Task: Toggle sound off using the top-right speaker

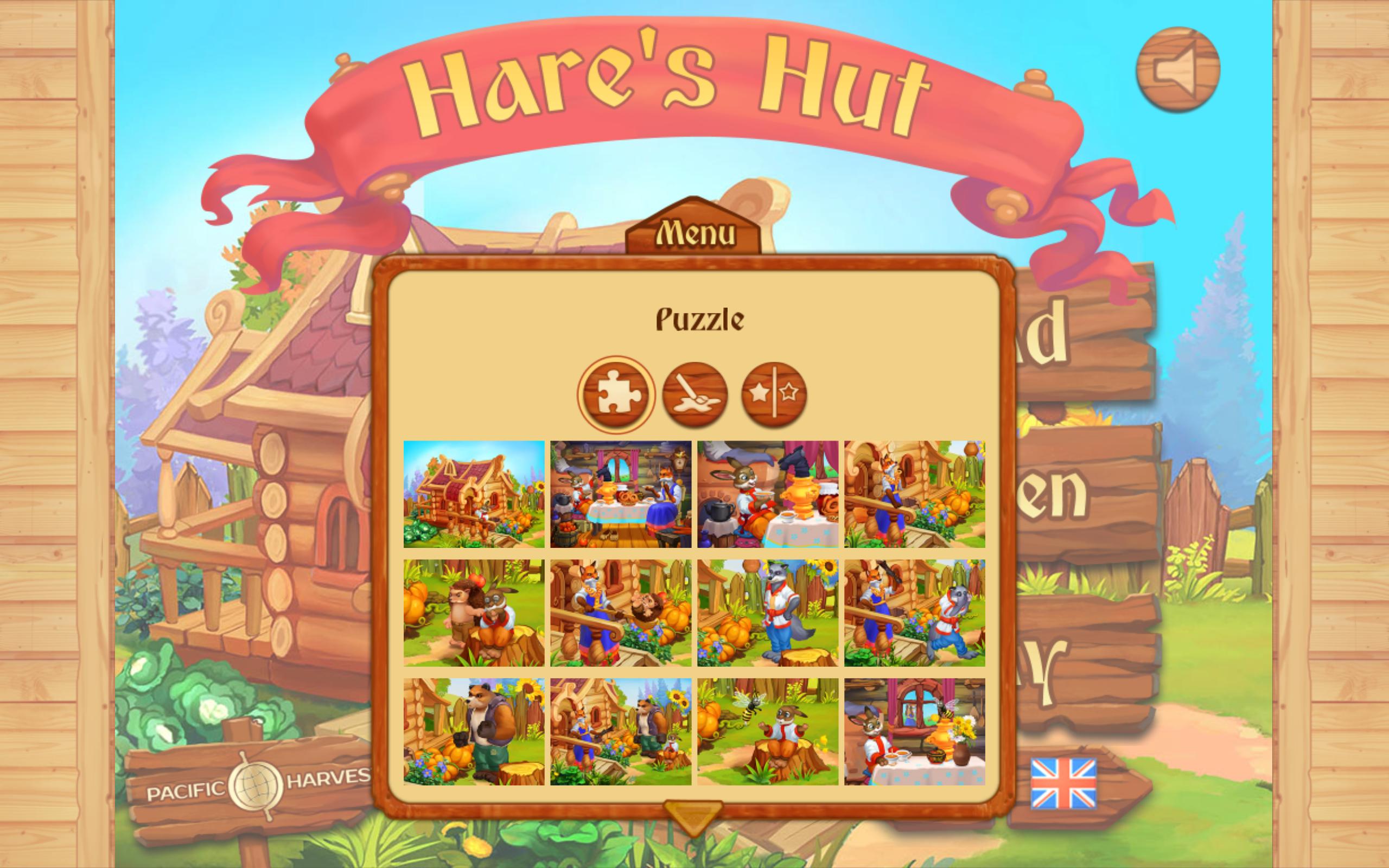Action: (1180, 71)
